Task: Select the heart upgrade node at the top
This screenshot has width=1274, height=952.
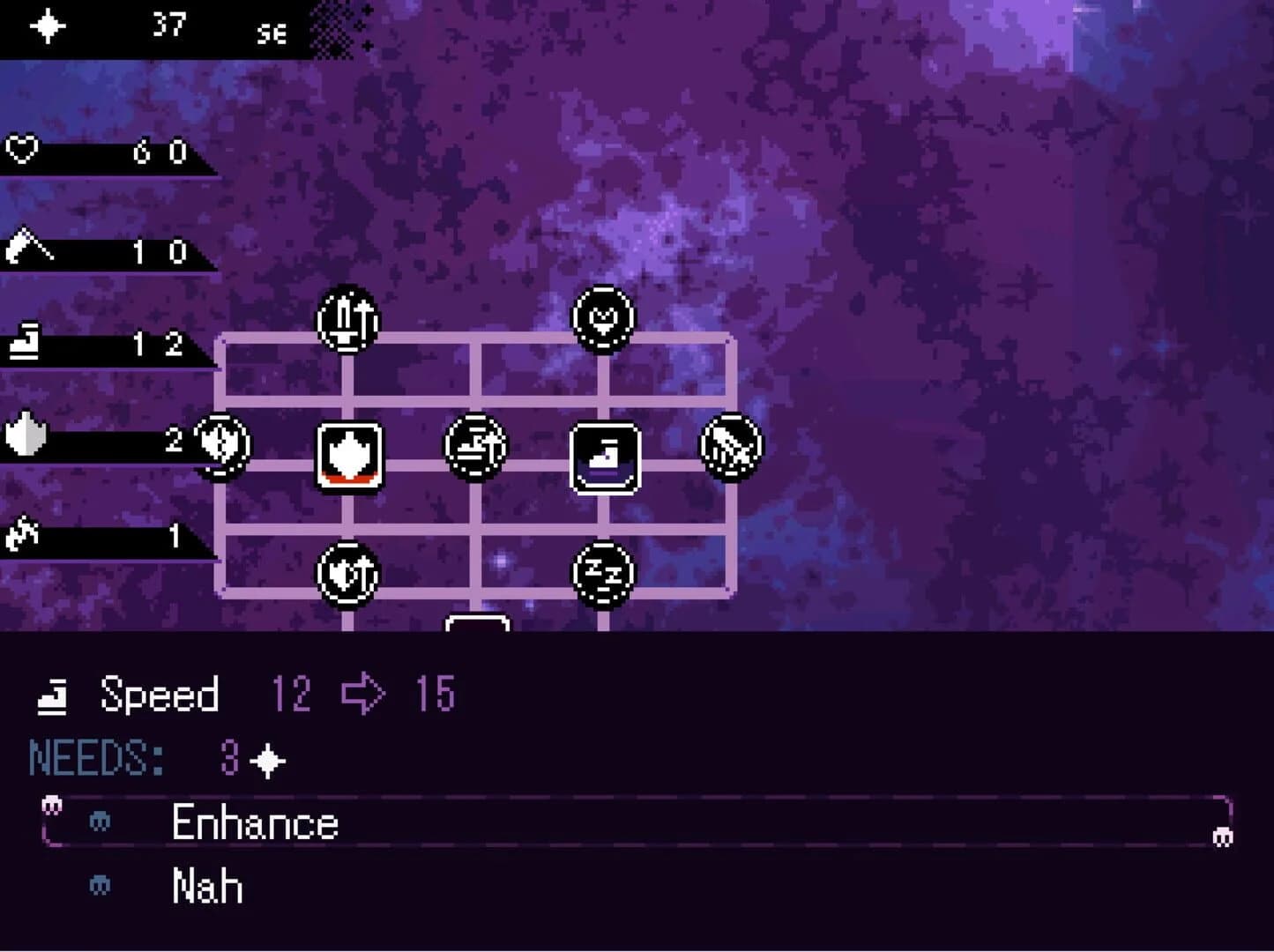Action: coord(603,319)
